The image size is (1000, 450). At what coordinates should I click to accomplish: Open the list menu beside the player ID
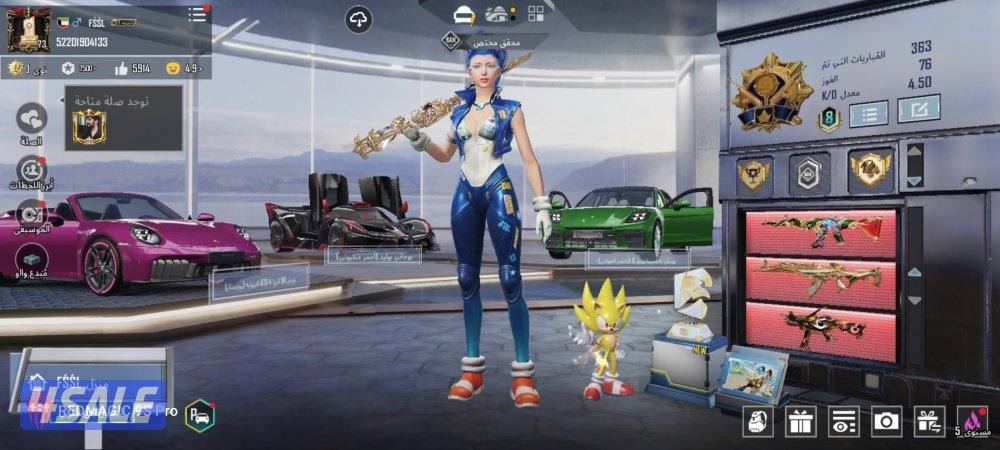coord(198,14)
